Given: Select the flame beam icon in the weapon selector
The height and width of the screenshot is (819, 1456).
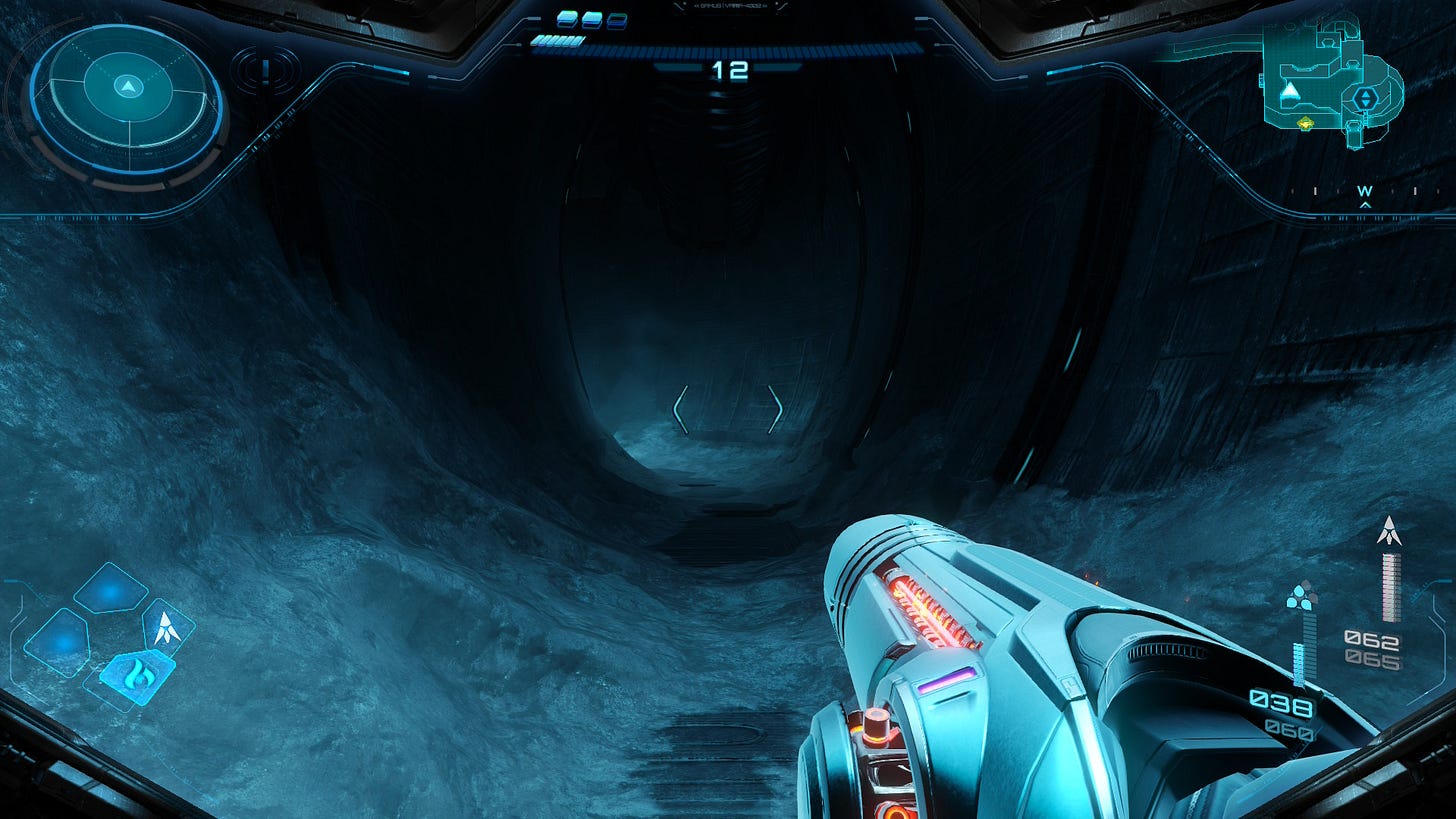Looking at the screenshot, I should (138, 676).
